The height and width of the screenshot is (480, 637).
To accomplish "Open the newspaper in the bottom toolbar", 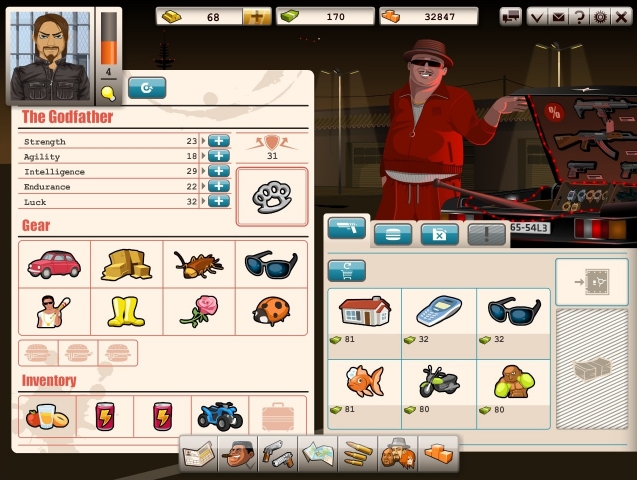I will (198, 453).
